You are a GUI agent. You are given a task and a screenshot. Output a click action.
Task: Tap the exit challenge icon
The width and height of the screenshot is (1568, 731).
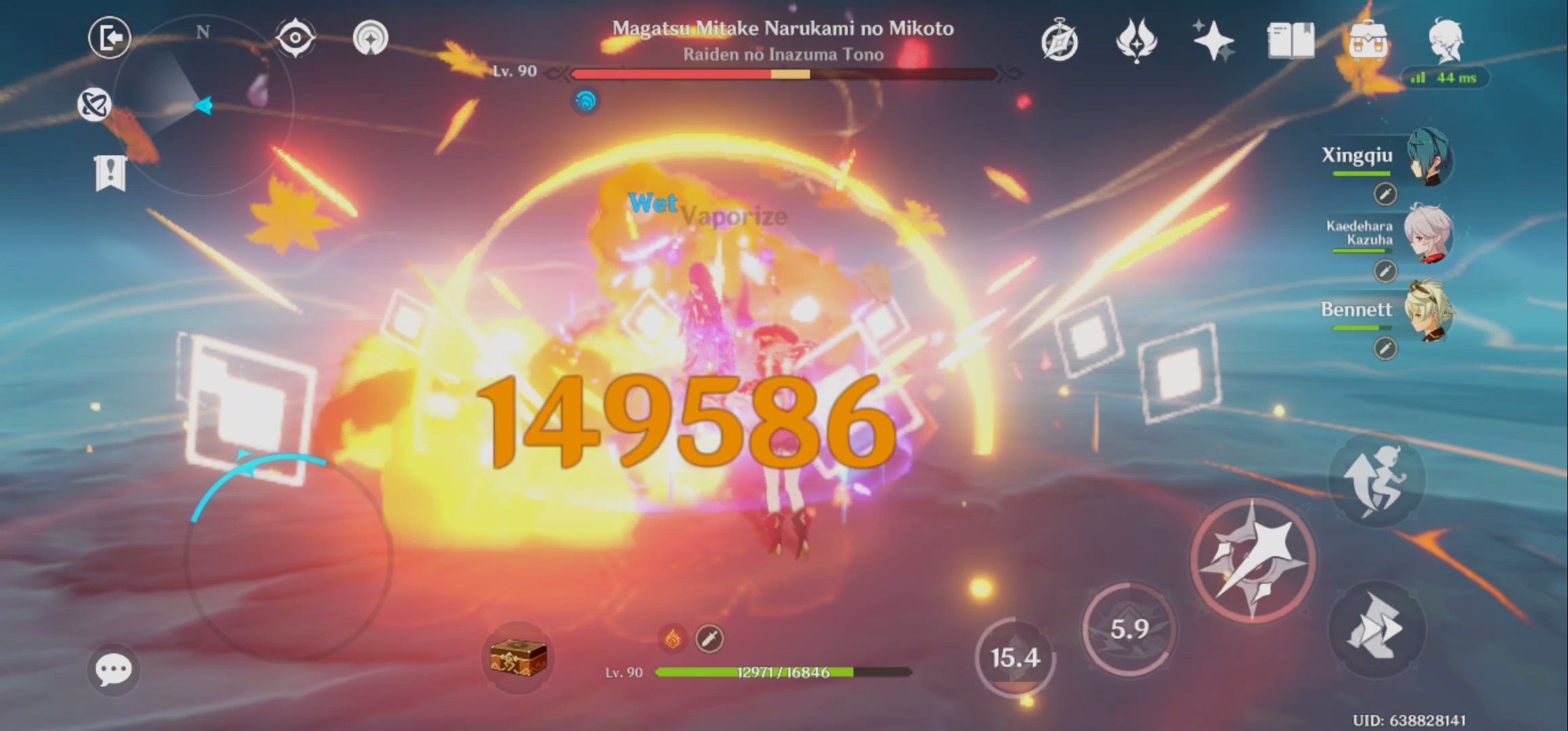click(x=109, y=38)
